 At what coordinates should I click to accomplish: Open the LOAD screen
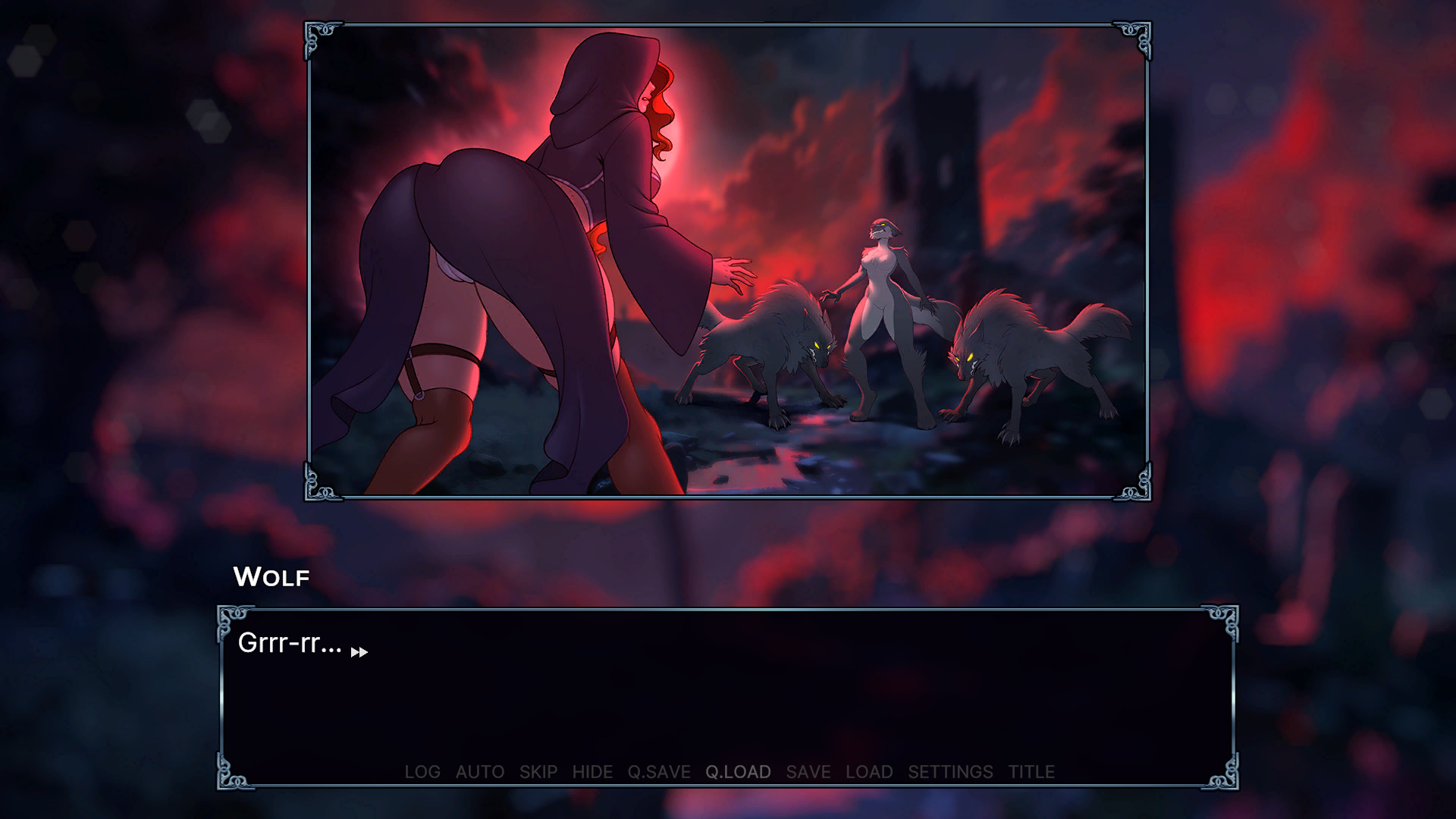[x=869, y=772]
